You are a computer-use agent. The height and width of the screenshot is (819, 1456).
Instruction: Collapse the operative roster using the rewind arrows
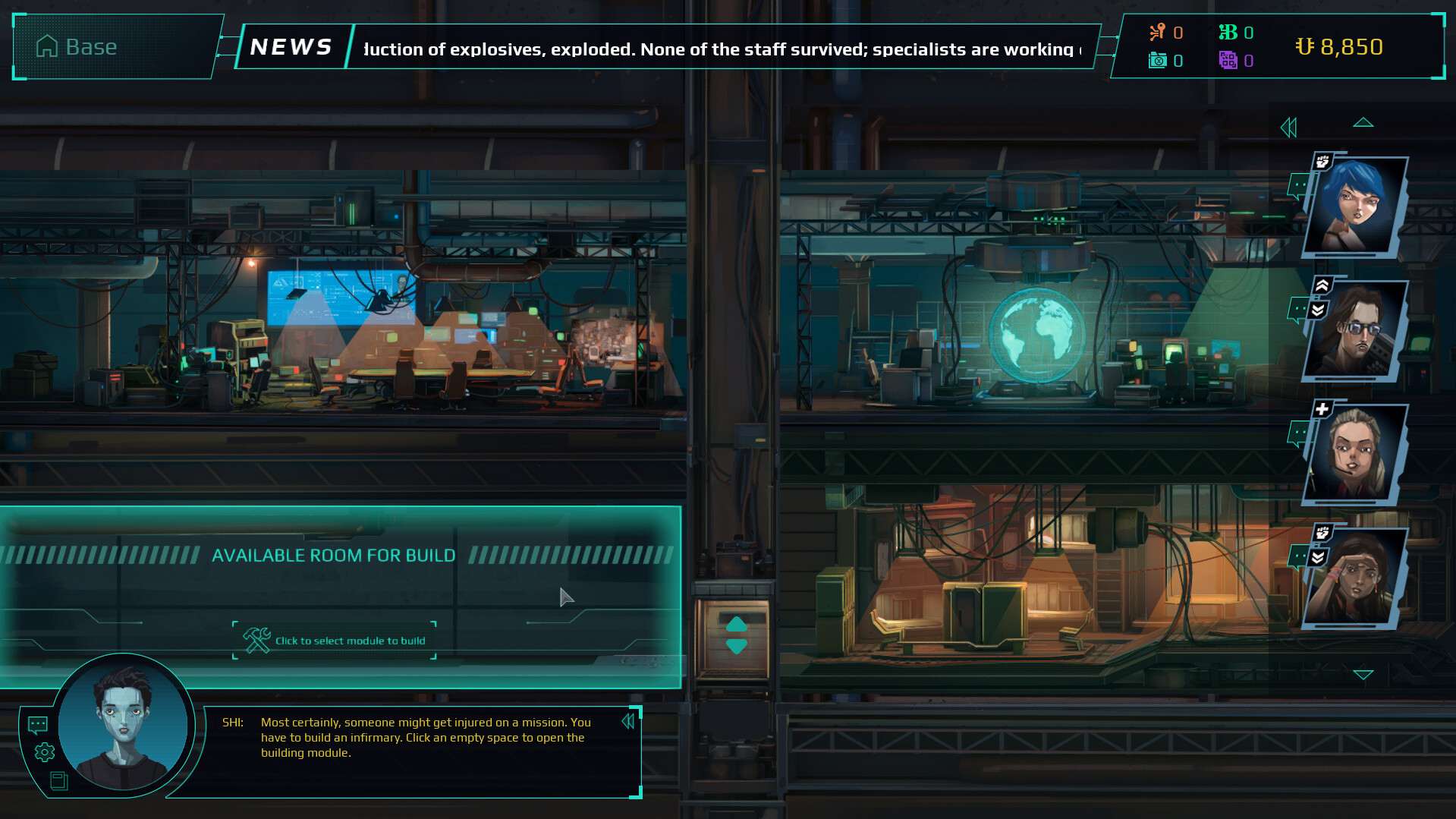(1288, 128)
